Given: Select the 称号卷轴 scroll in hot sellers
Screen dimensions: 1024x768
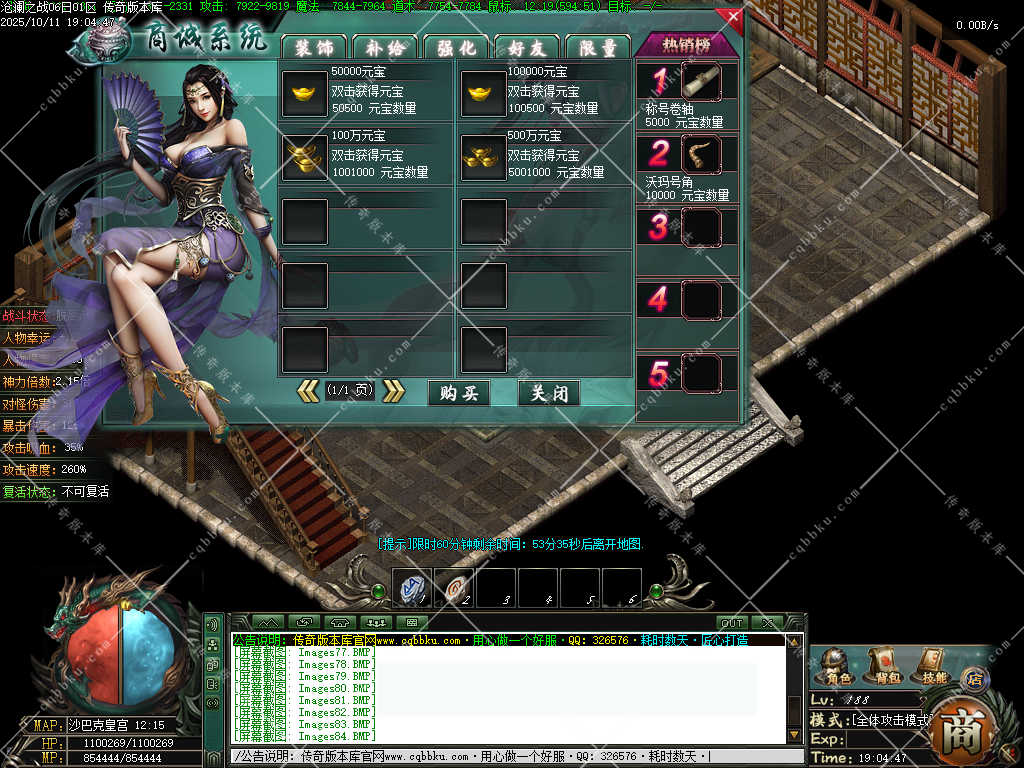Looking at the screenshot, I should coord(700,81).
